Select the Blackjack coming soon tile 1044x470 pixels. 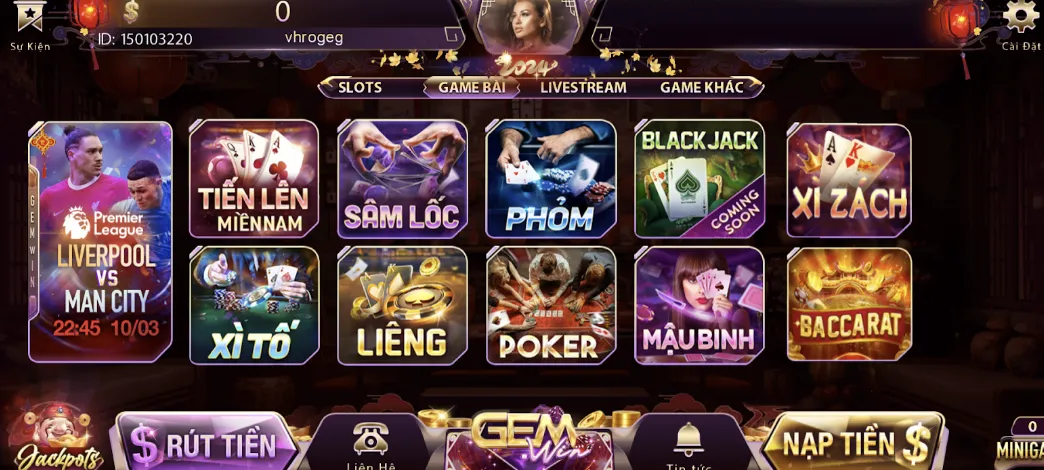tap(699, 179)
